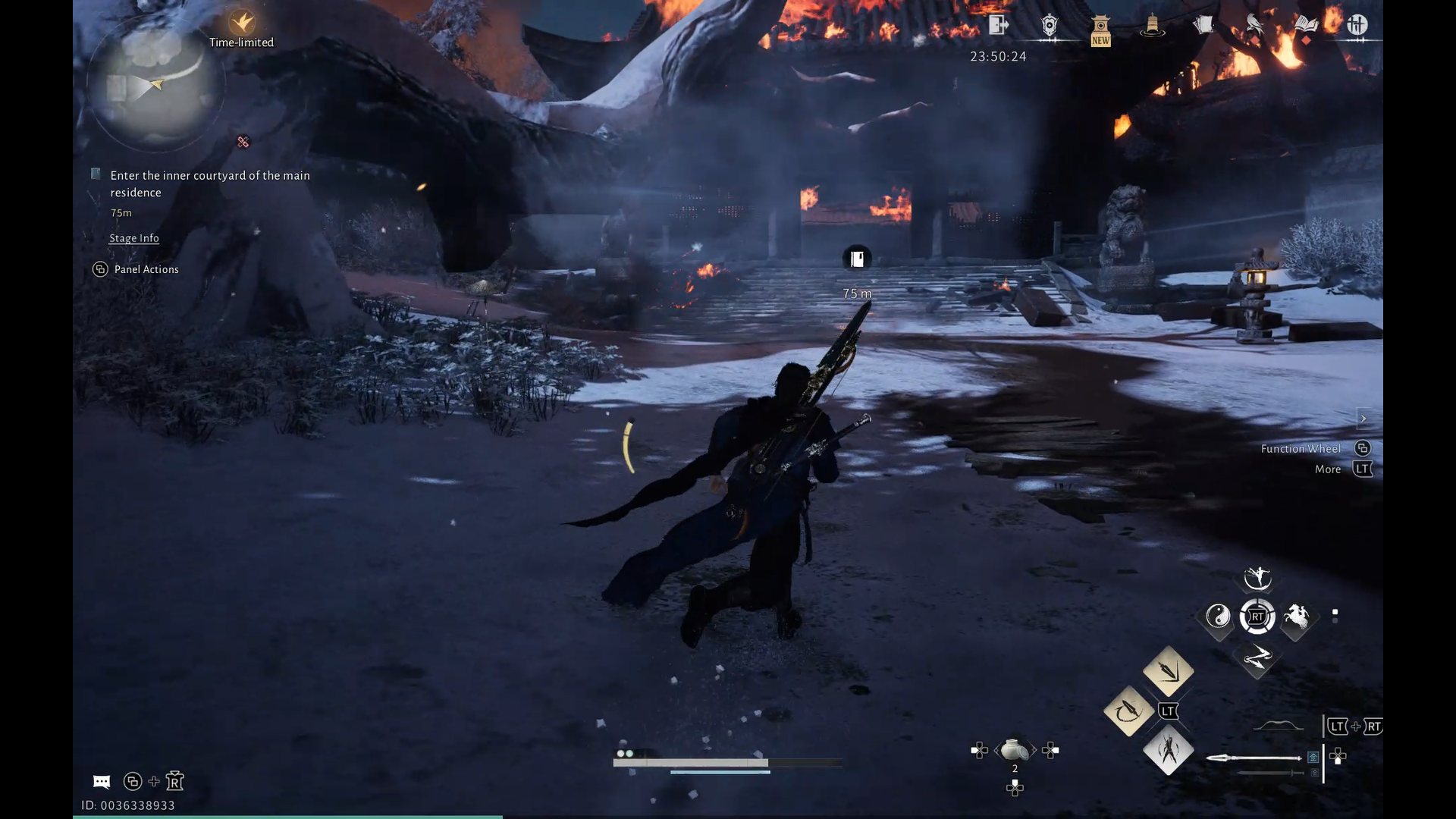
Task: Open the chat bubble icon
Action: 102,782
